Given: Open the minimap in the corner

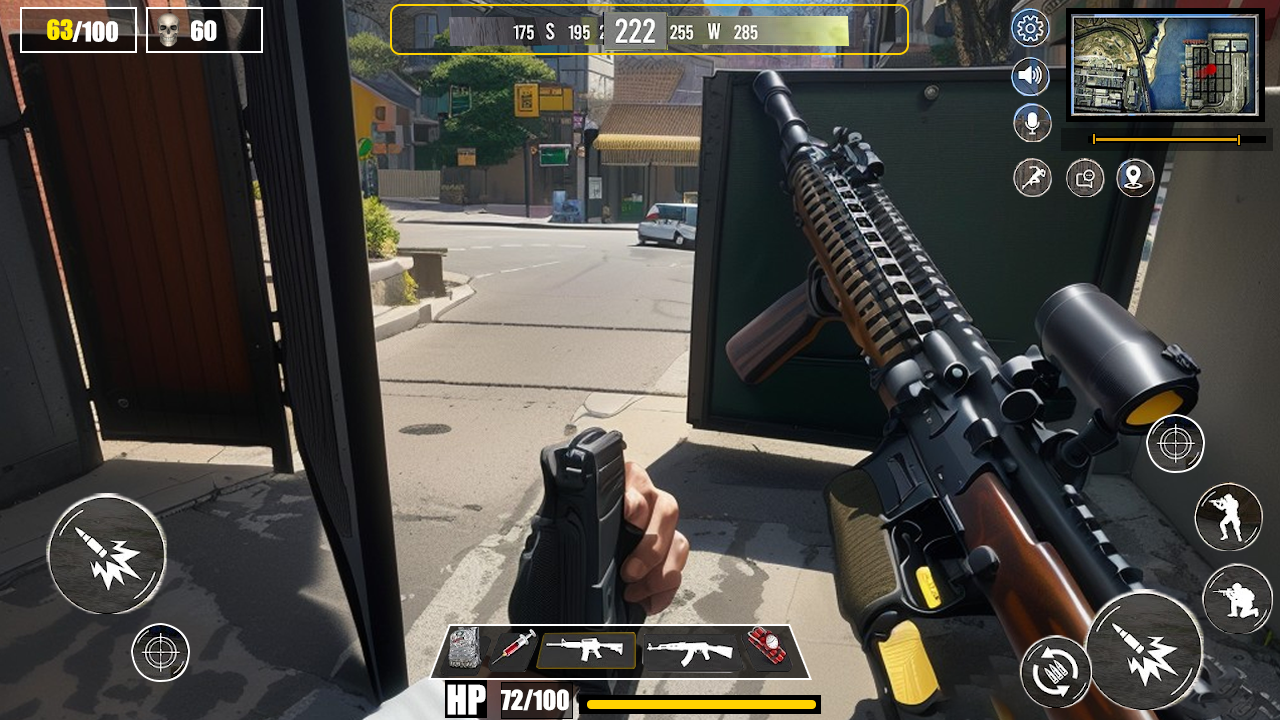Looking at the screenshot, I should tap(1163, 65).
